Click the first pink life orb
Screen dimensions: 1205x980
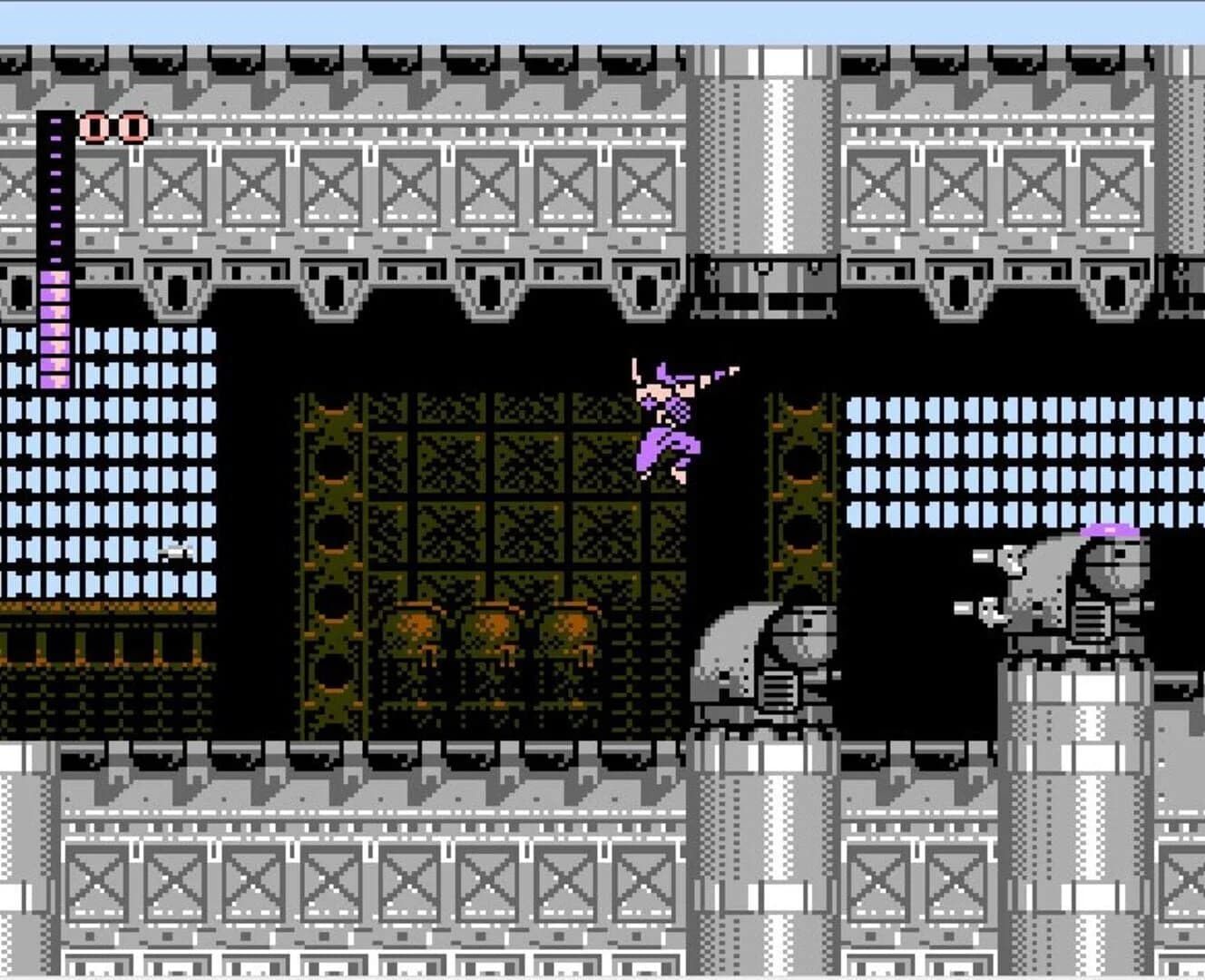tap(94, 125)
